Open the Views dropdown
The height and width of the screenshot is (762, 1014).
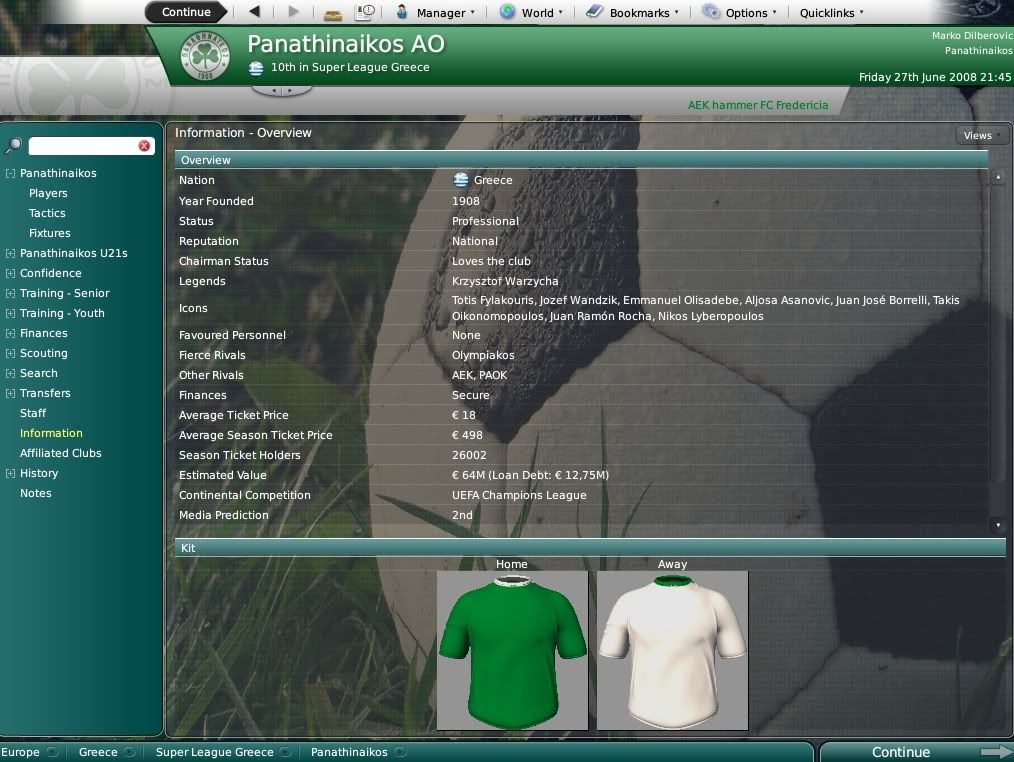point(982,136)
